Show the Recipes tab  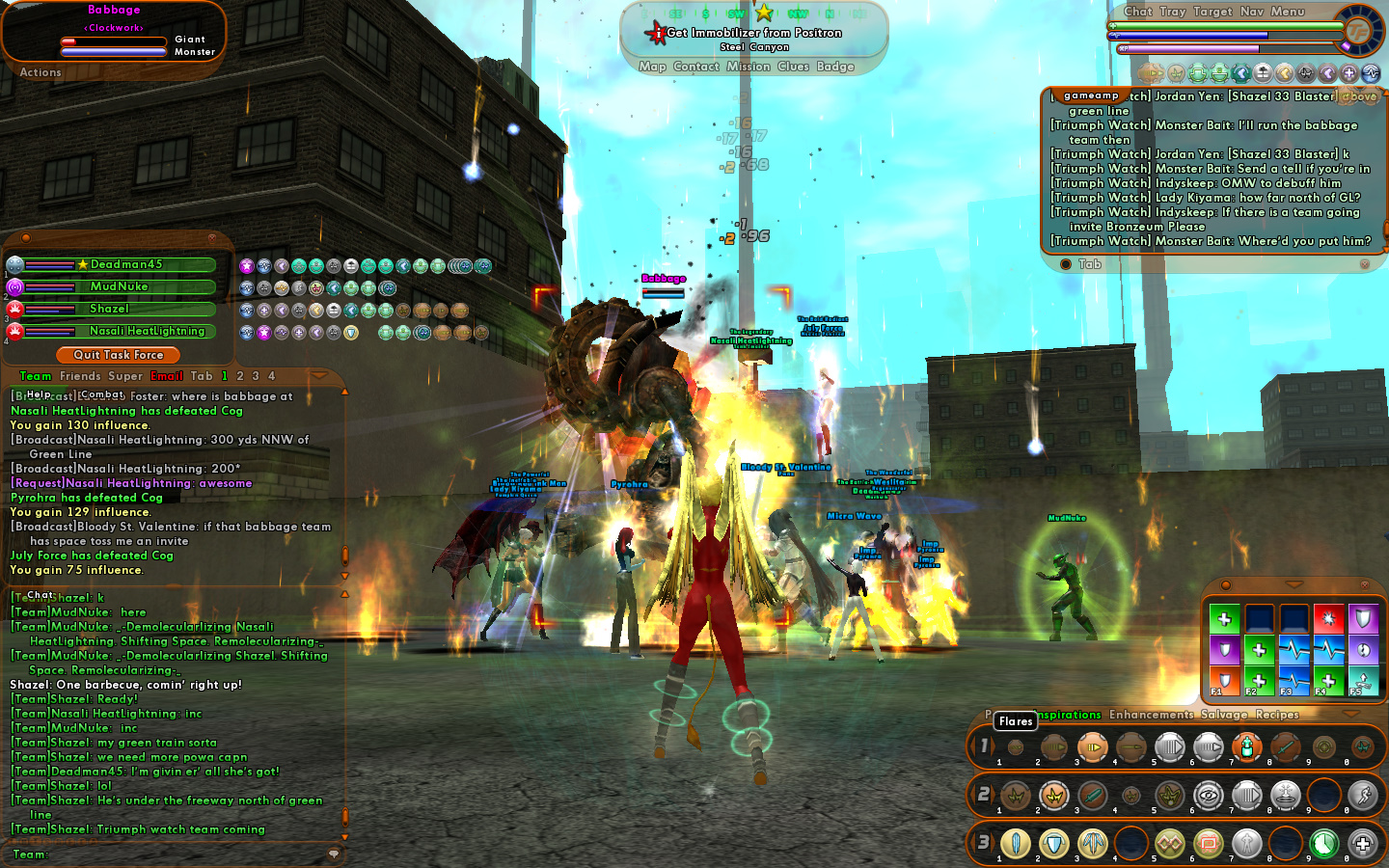click(x=1277, y=715)
